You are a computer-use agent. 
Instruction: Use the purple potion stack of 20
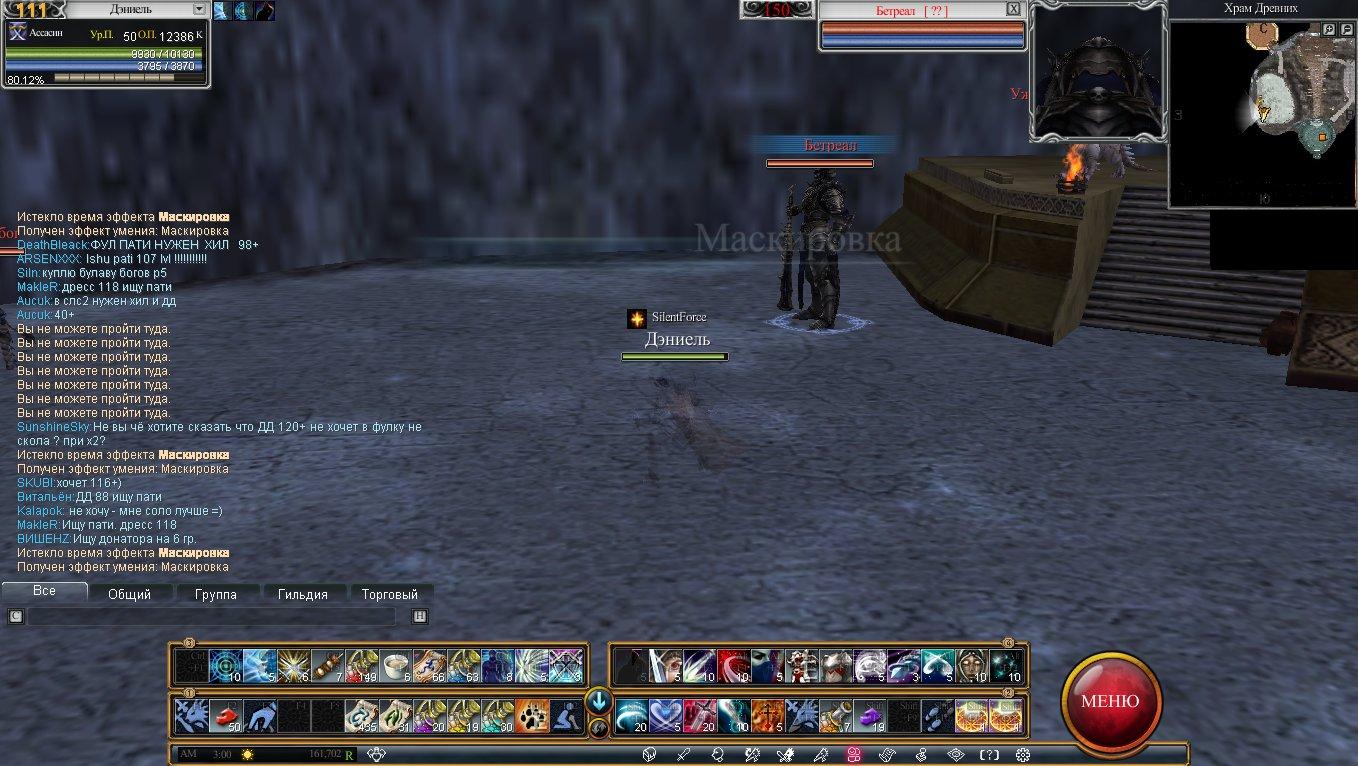pyautogui.click(x=430, y=716)
